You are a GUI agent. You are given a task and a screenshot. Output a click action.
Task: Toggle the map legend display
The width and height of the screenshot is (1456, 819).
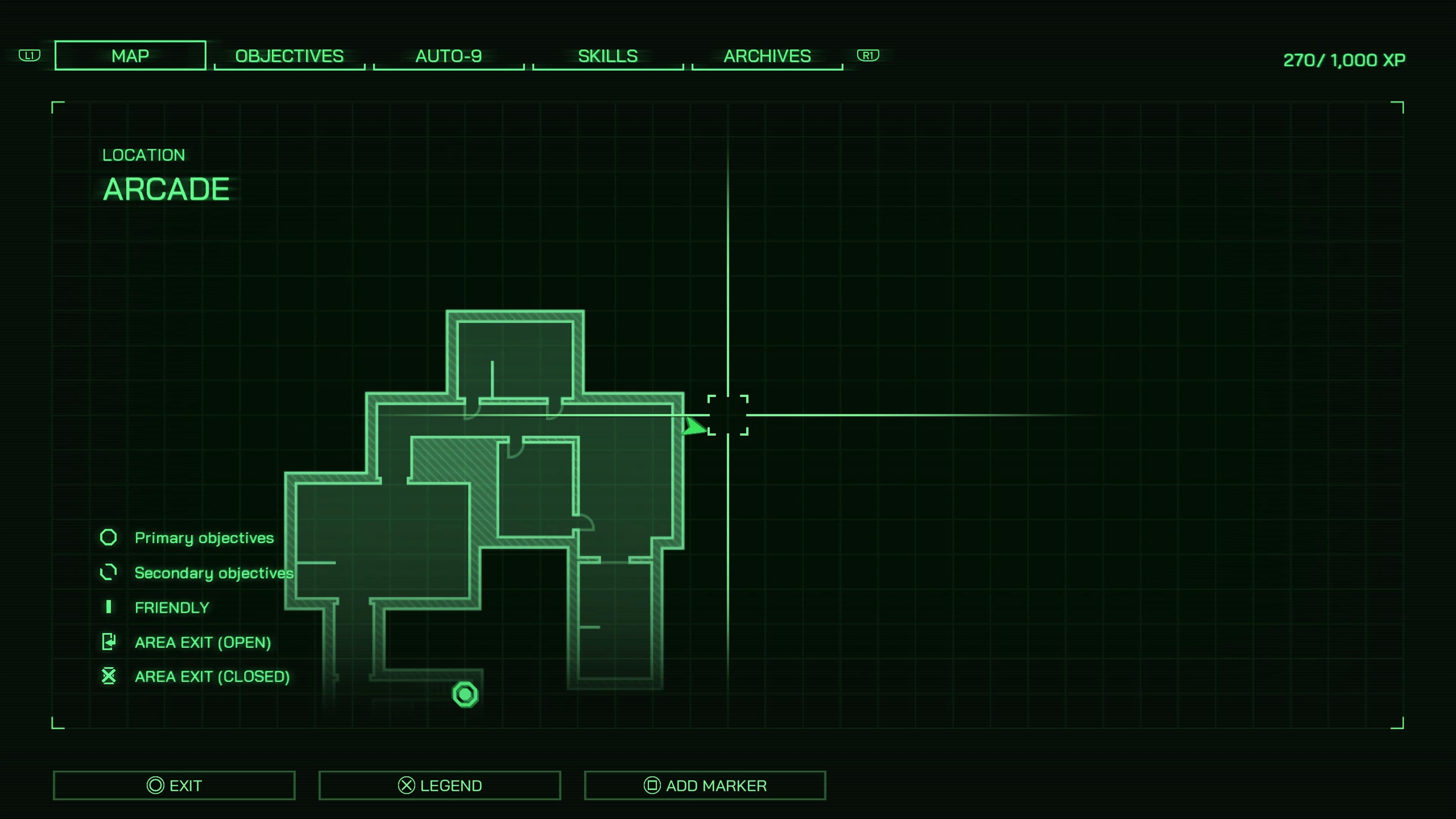coord(440,785)
